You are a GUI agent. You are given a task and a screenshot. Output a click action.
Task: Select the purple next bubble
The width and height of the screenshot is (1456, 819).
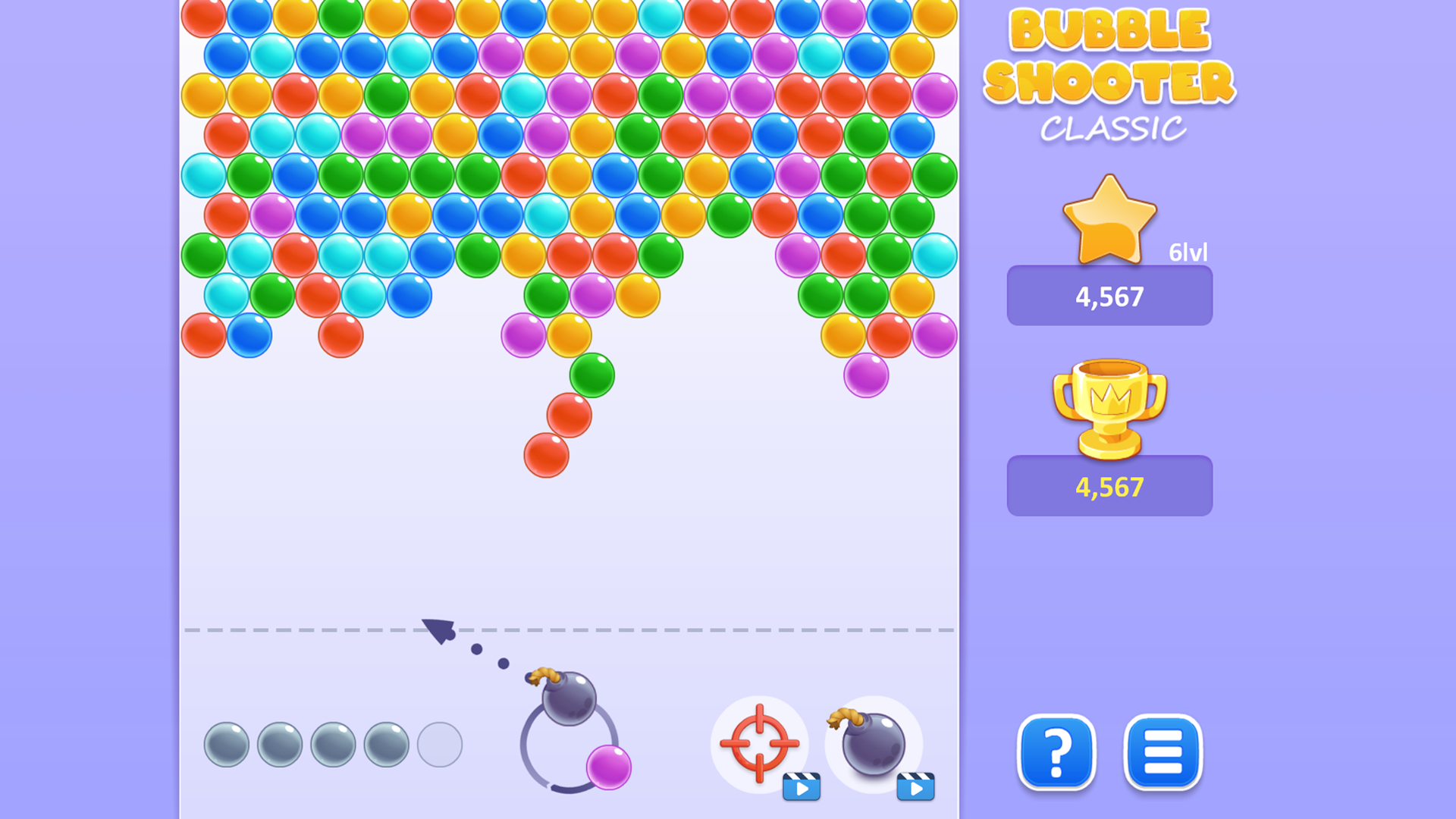609,767
